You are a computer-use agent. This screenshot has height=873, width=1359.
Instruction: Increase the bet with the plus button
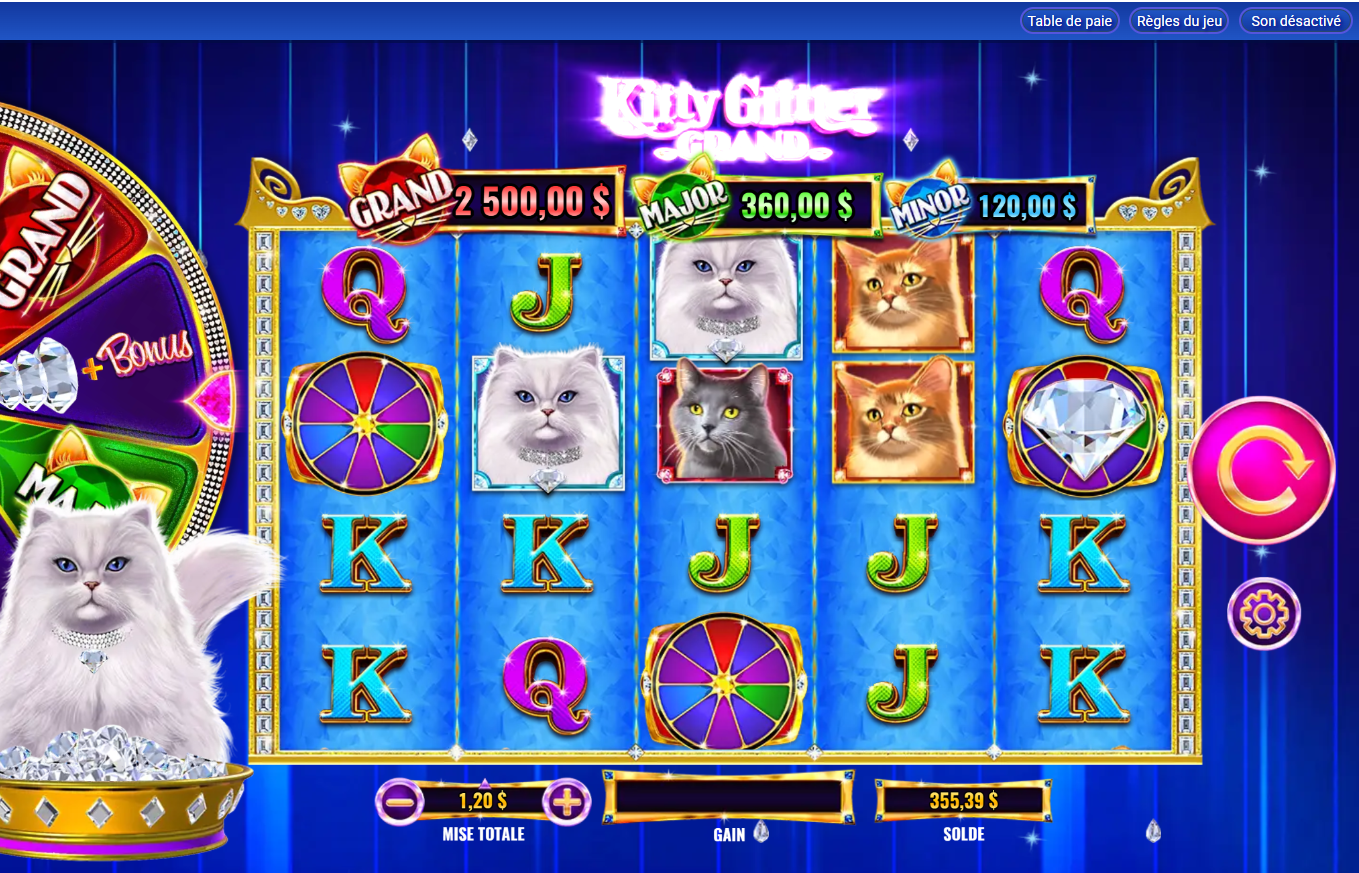tap(568, 800)
